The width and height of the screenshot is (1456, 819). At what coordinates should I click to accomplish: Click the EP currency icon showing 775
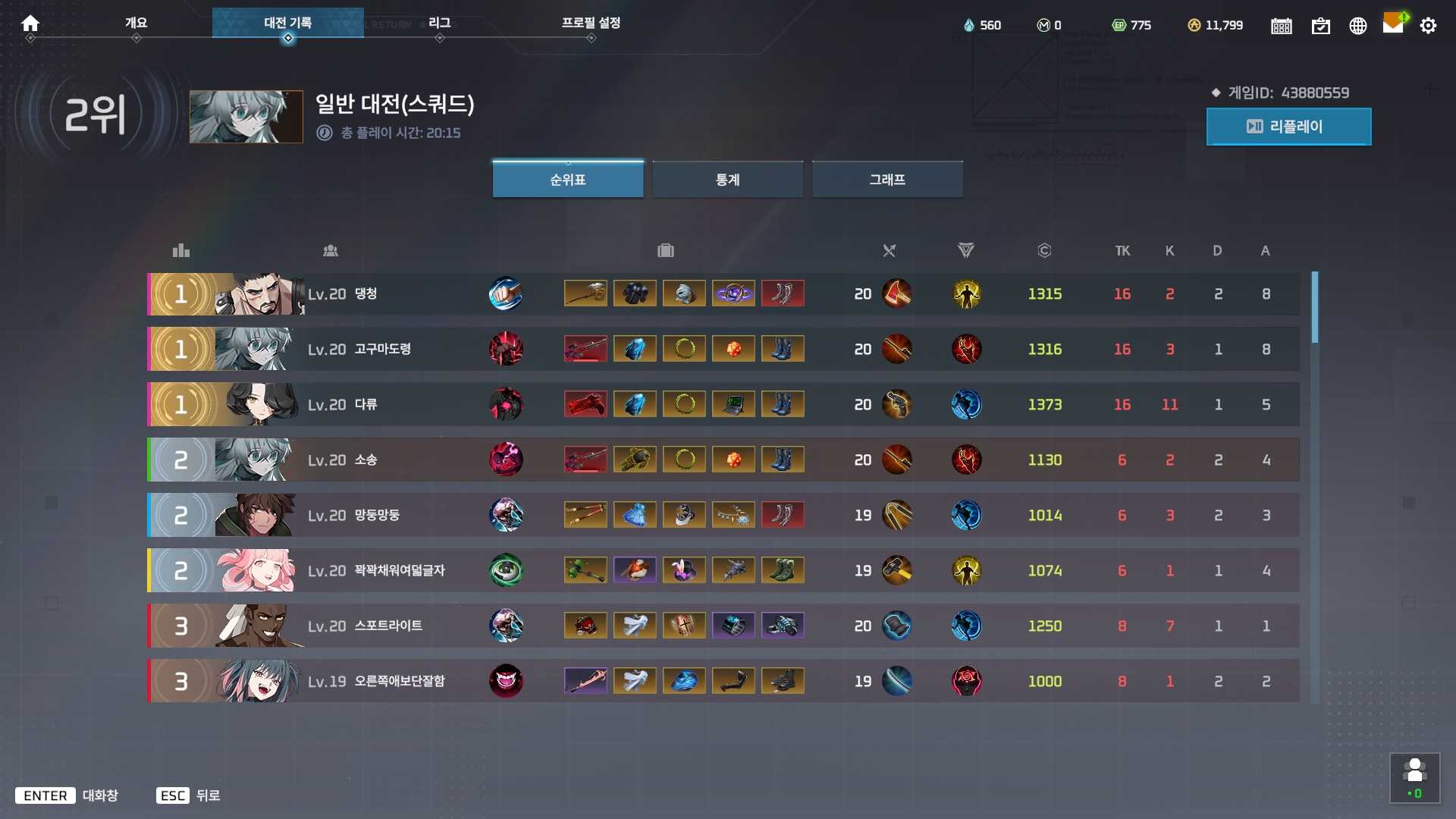[1119, 25]
